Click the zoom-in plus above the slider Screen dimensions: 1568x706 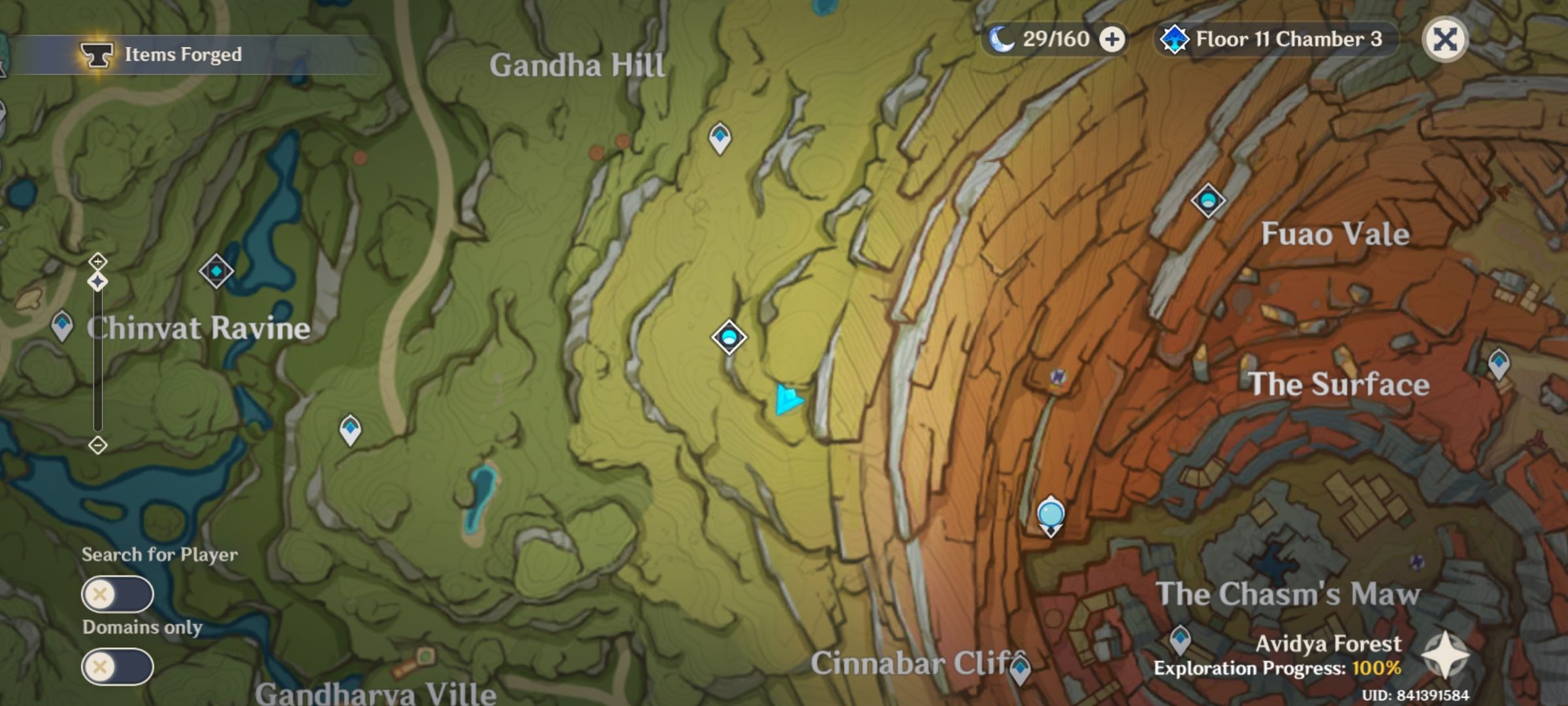98,262
